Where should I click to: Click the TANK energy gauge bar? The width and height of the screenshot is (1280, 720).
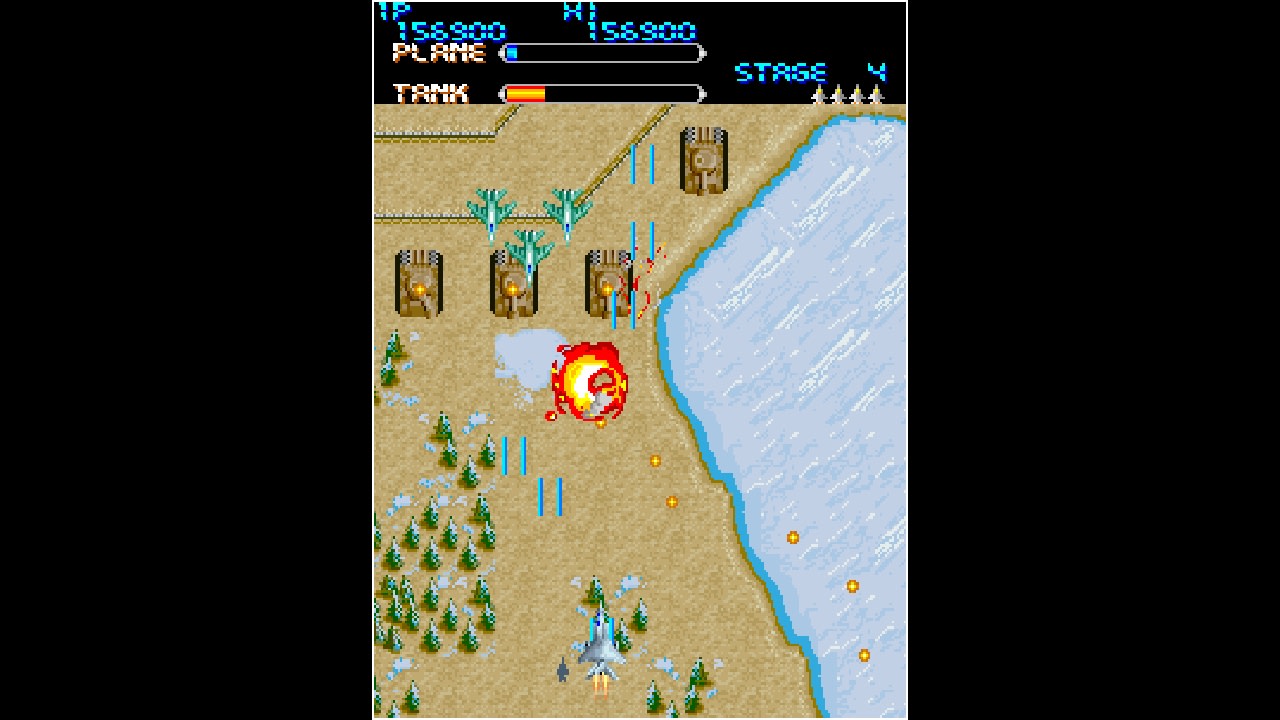pos(600,95)
